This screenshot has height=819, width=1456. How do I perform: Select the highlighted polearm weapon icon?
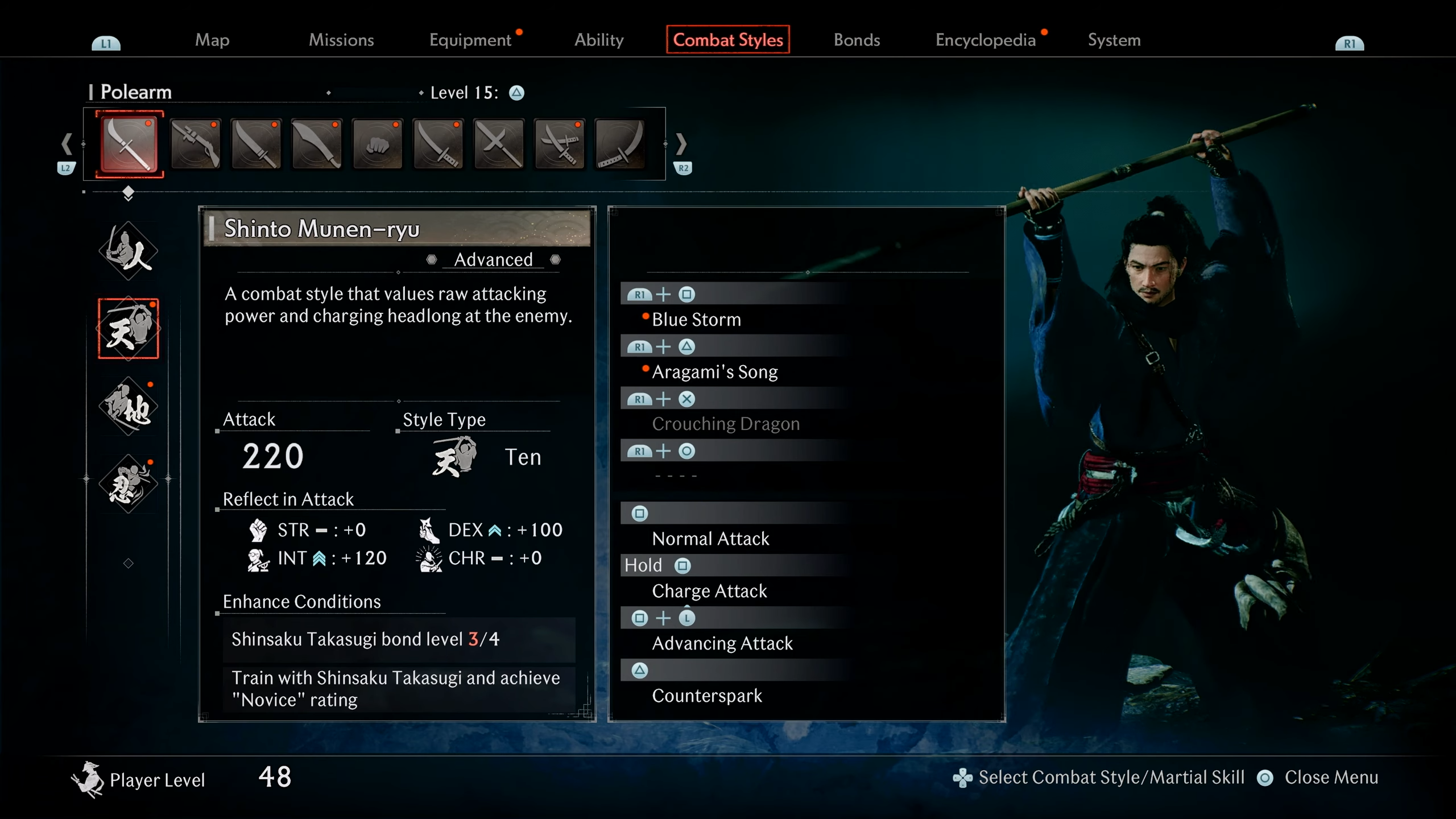tap(129, 144)
